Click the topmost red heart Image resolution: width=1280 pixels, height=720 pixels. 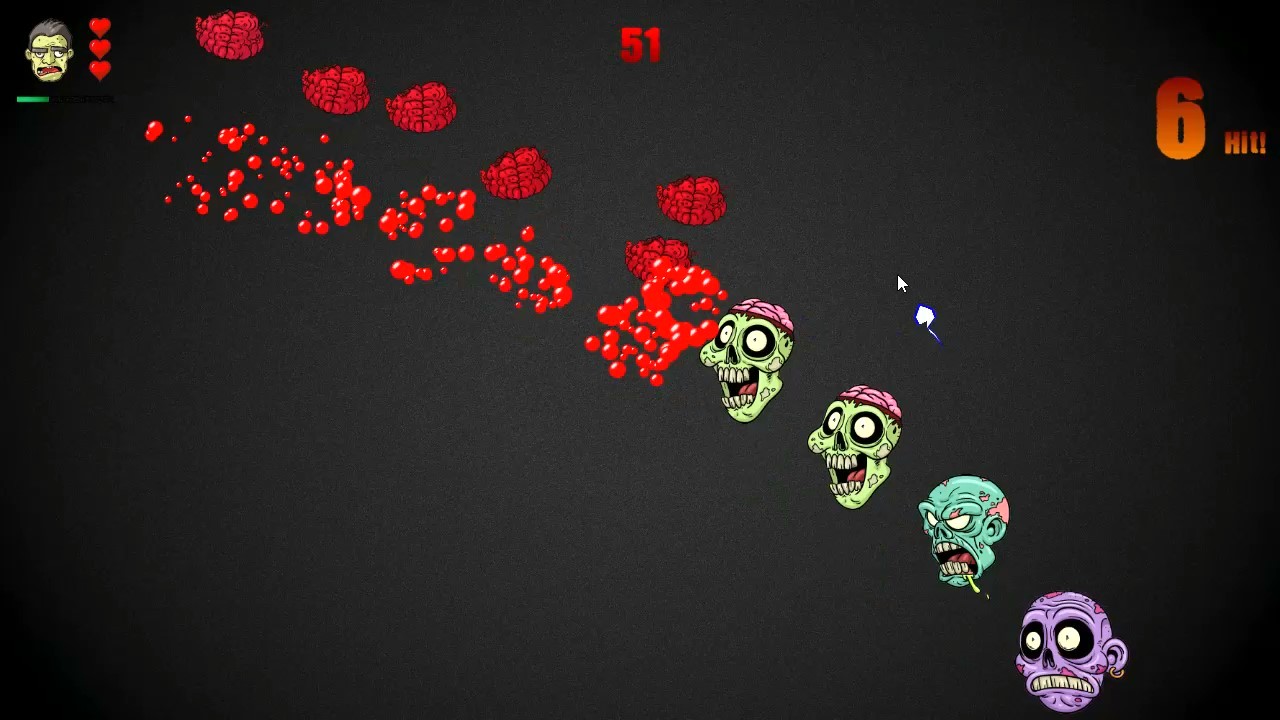point(98,26)
